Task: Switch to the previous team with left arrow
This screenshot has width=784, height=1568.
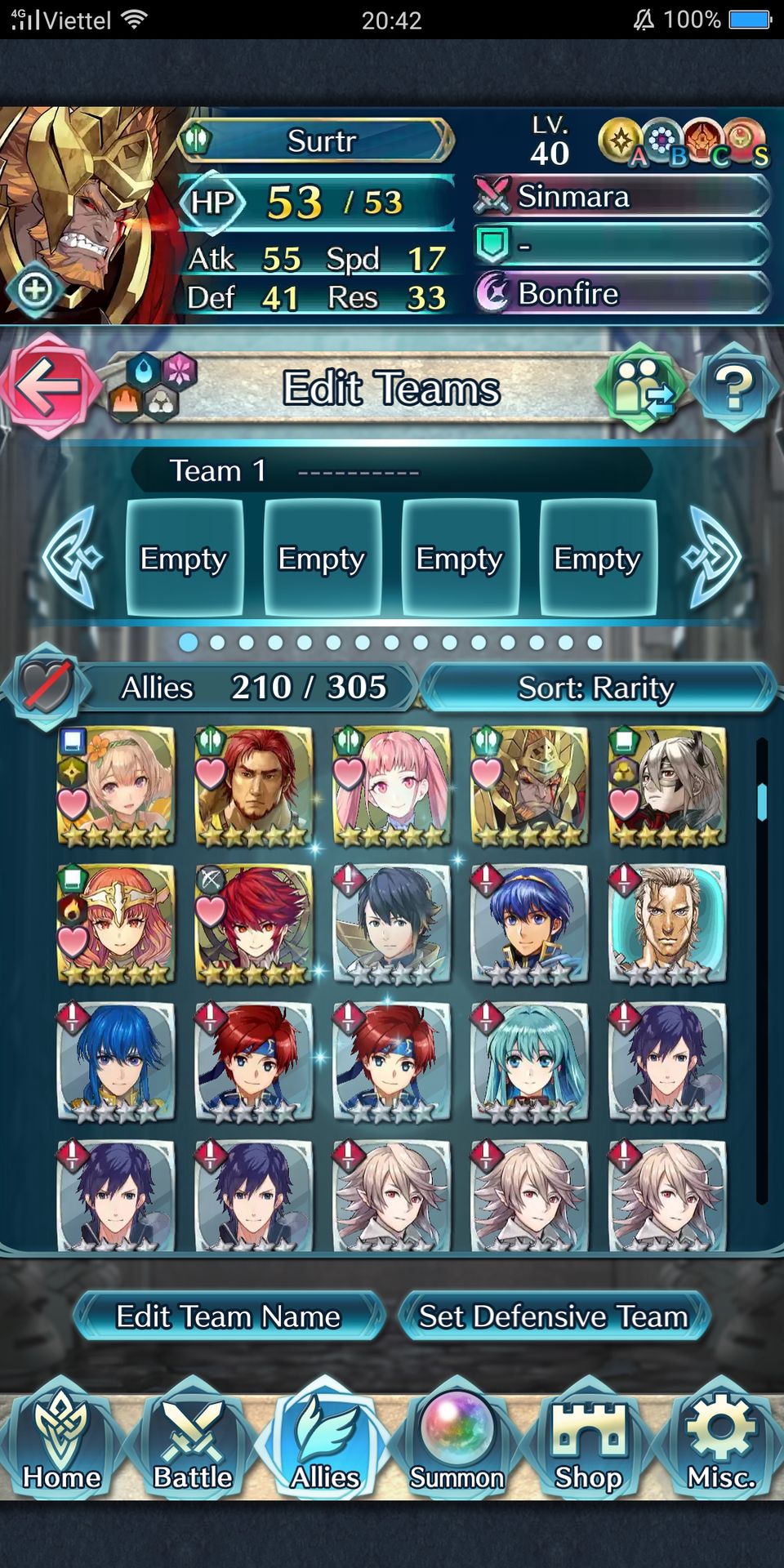Action: coord(72,558)
